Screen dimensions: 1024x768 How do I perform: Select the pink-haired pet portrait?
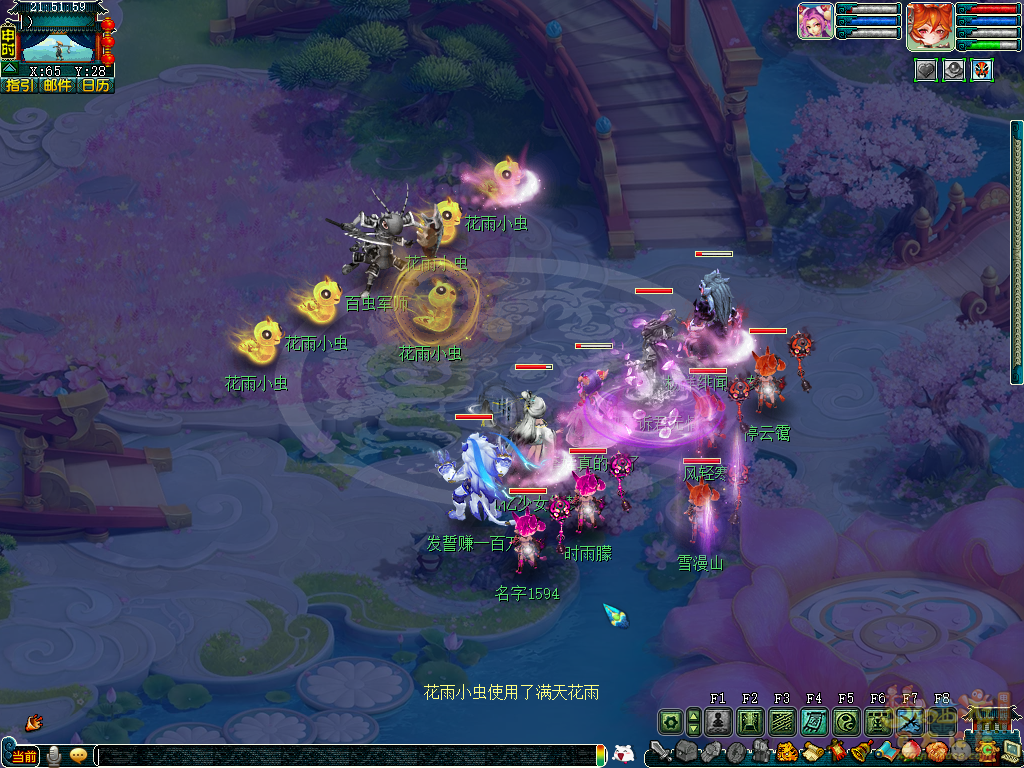pos(815,21)
